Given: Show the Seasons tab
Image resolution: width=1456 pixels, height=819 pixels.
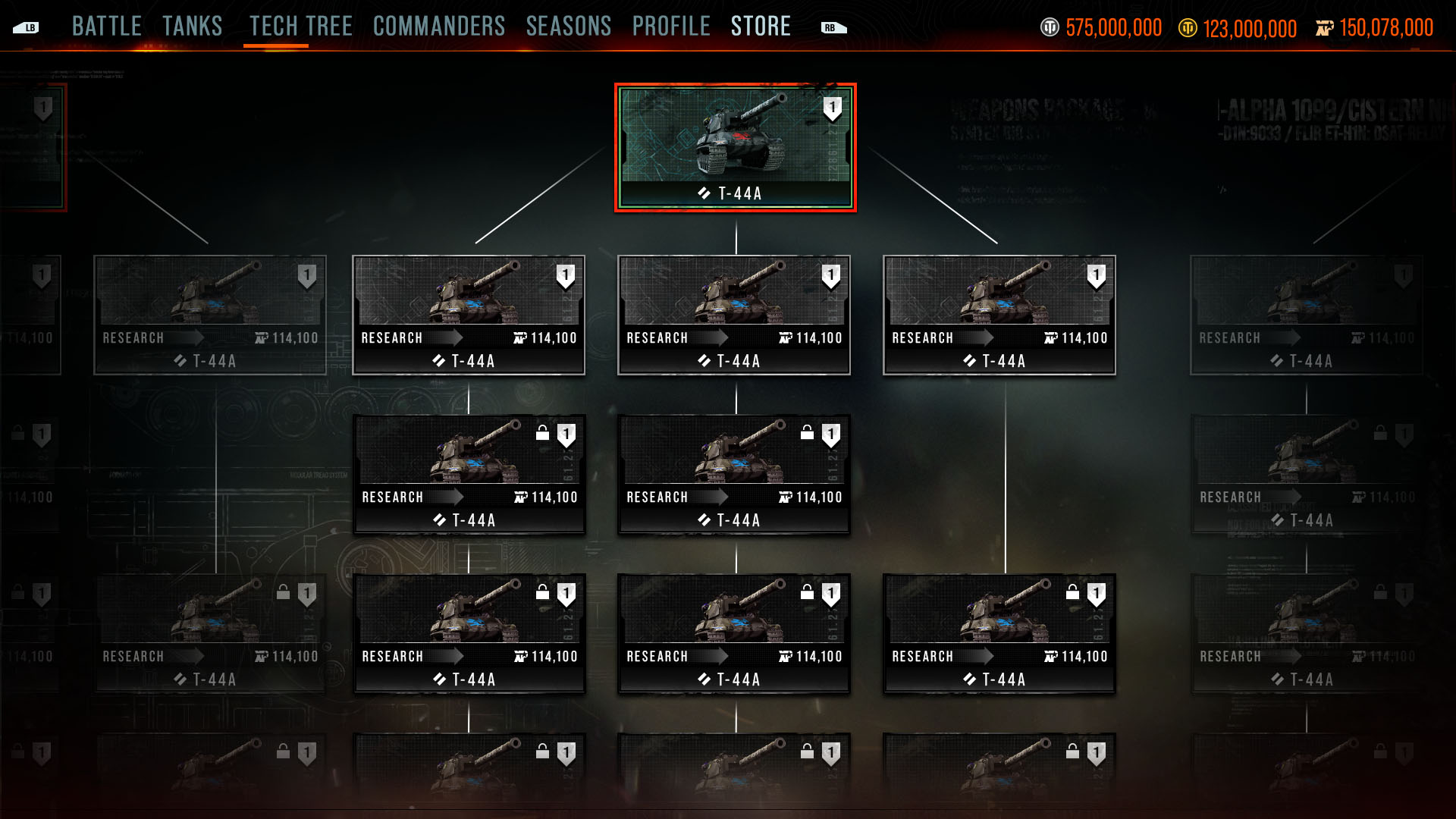Looking at the screenshot, I should pyautogui.click(x=569, y=27).
